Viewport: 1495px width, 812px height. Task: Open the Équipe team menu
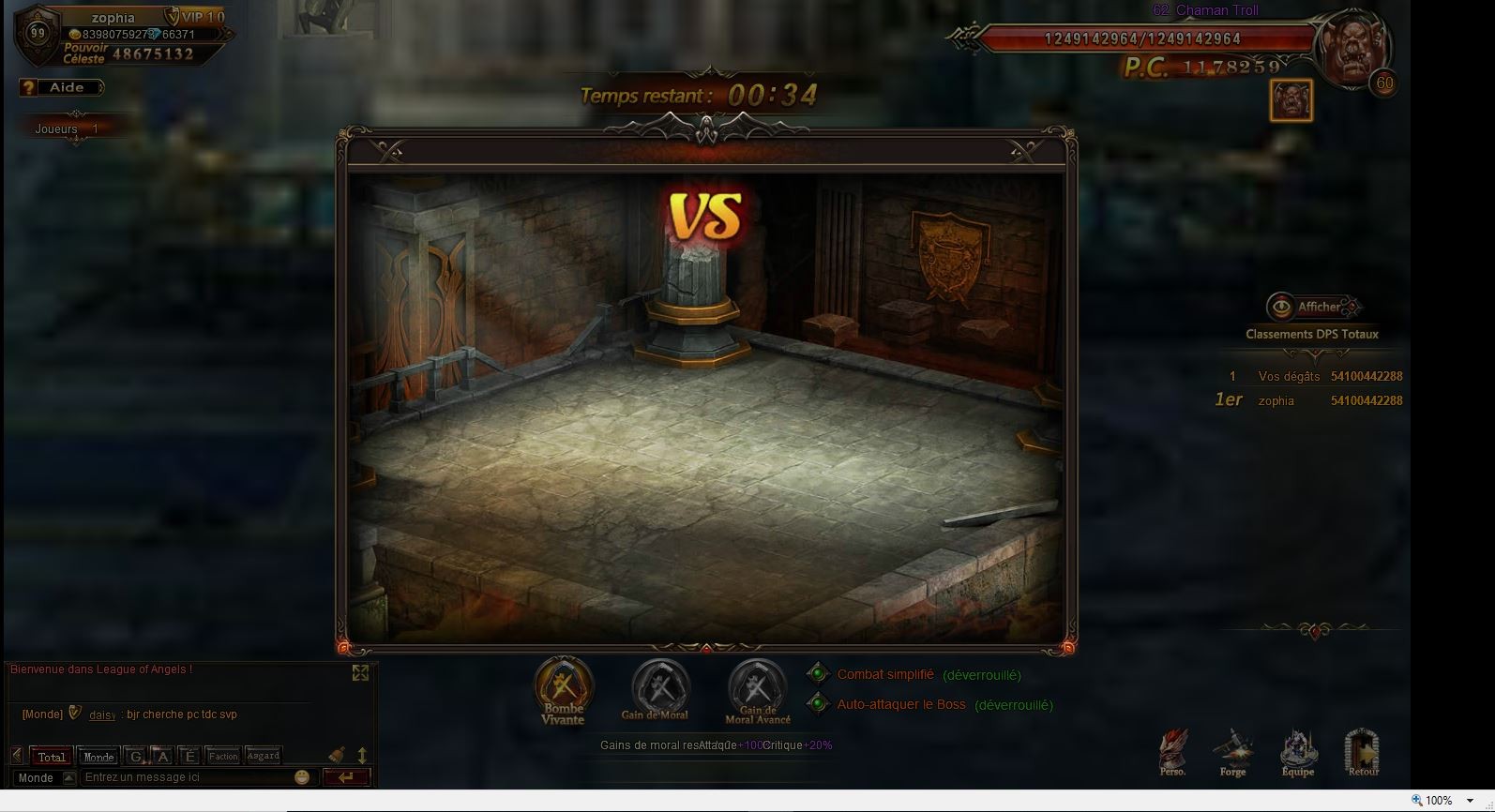coord(1298,752)
